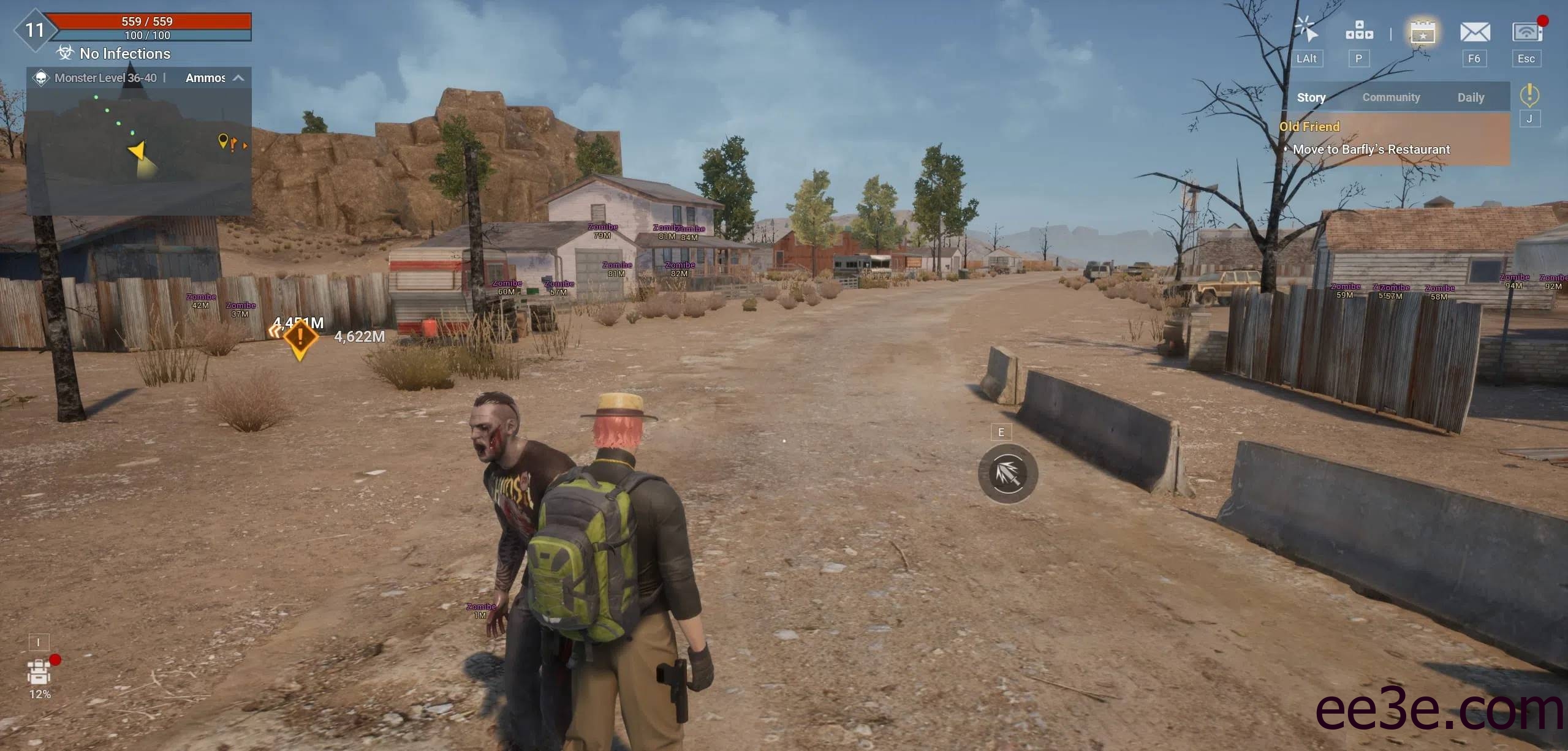Viewport: 1568px width, 751px height.
Task: Switch to the Story quest tab
Action: [1311, 97]
